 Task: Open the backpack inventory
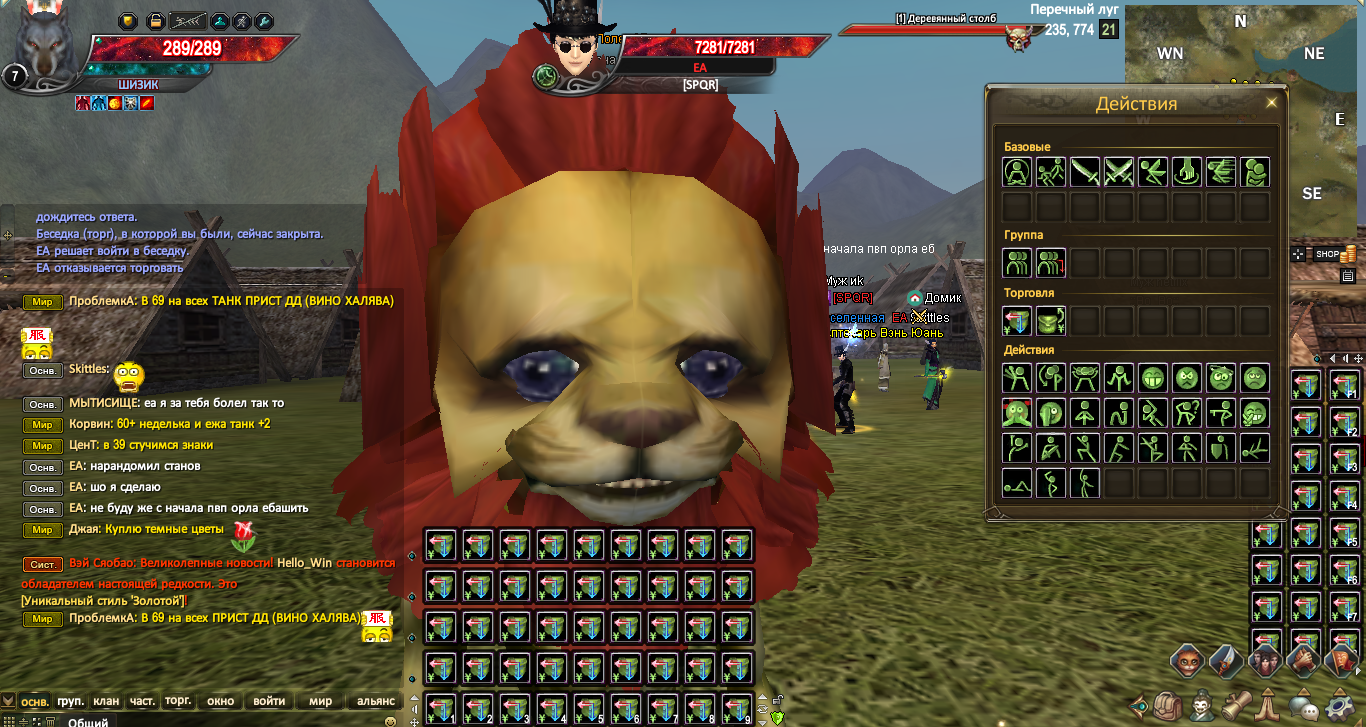tap(1168, 707)
